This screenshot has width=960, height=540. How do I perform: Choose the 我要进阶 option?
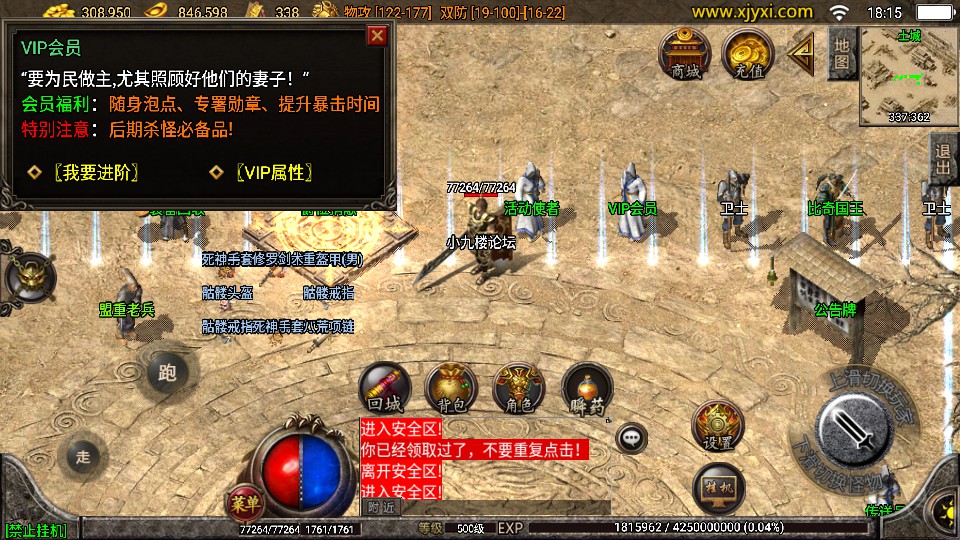click(x=95, y=172)
